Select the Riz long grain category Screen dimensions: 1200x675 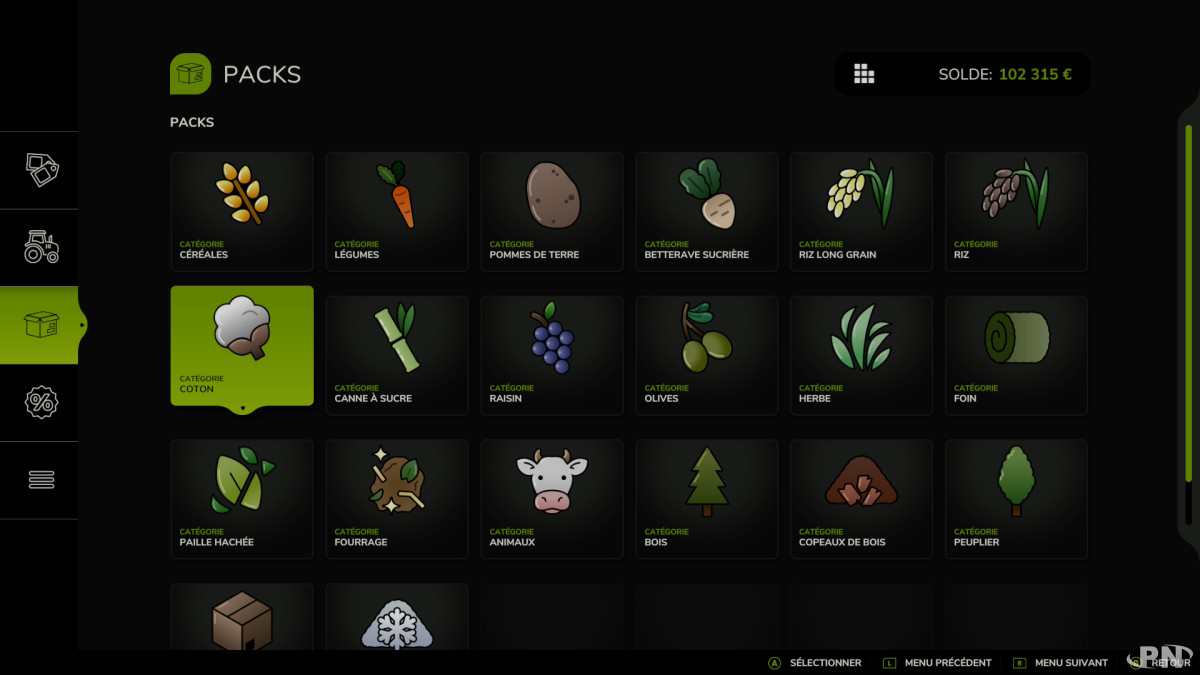pyautogui.click(x=861, y=211)
